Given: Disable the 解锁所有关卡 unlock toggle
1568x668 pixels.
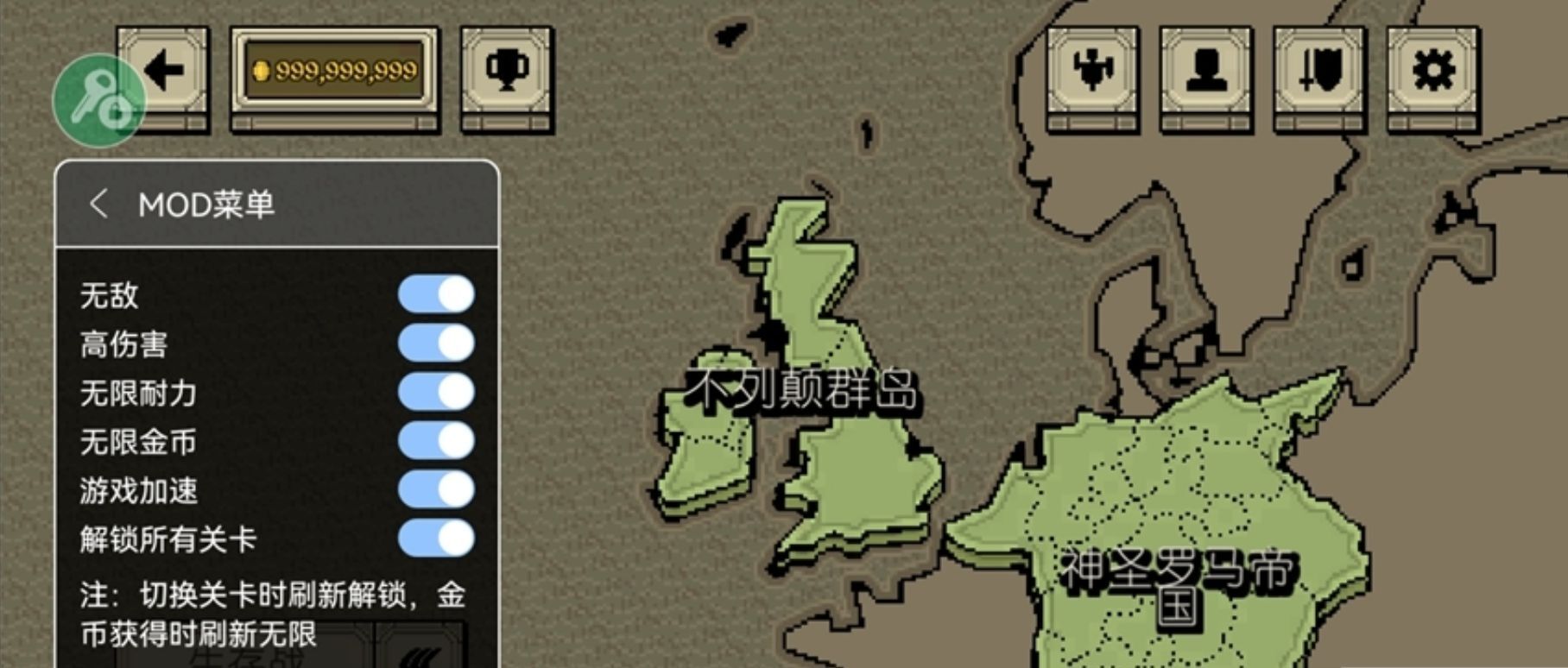Looking at the screenshot, I should pos(435,538).
